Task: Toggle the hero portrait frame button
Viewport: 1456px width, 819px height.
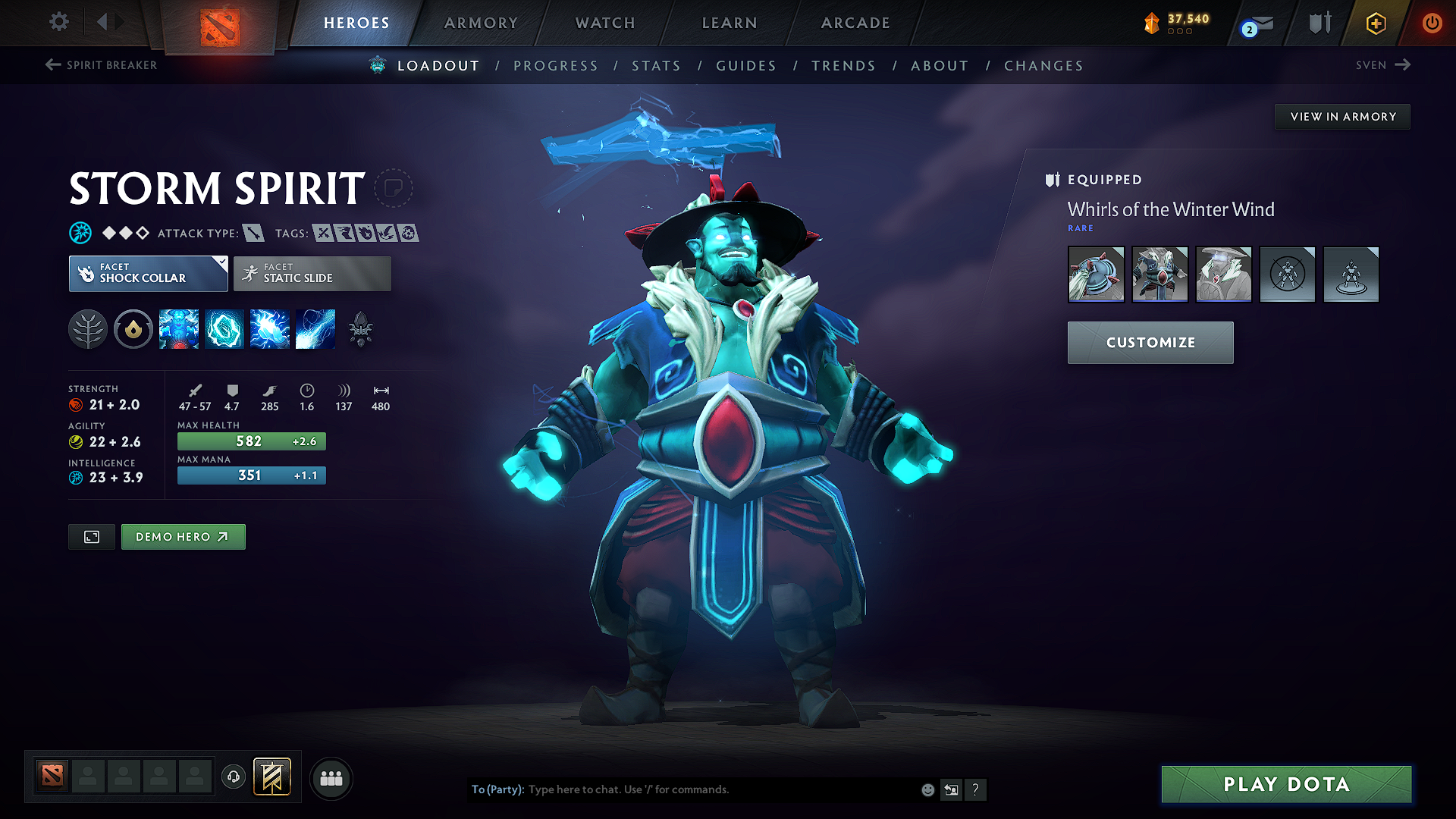Action: pos(91,536)
